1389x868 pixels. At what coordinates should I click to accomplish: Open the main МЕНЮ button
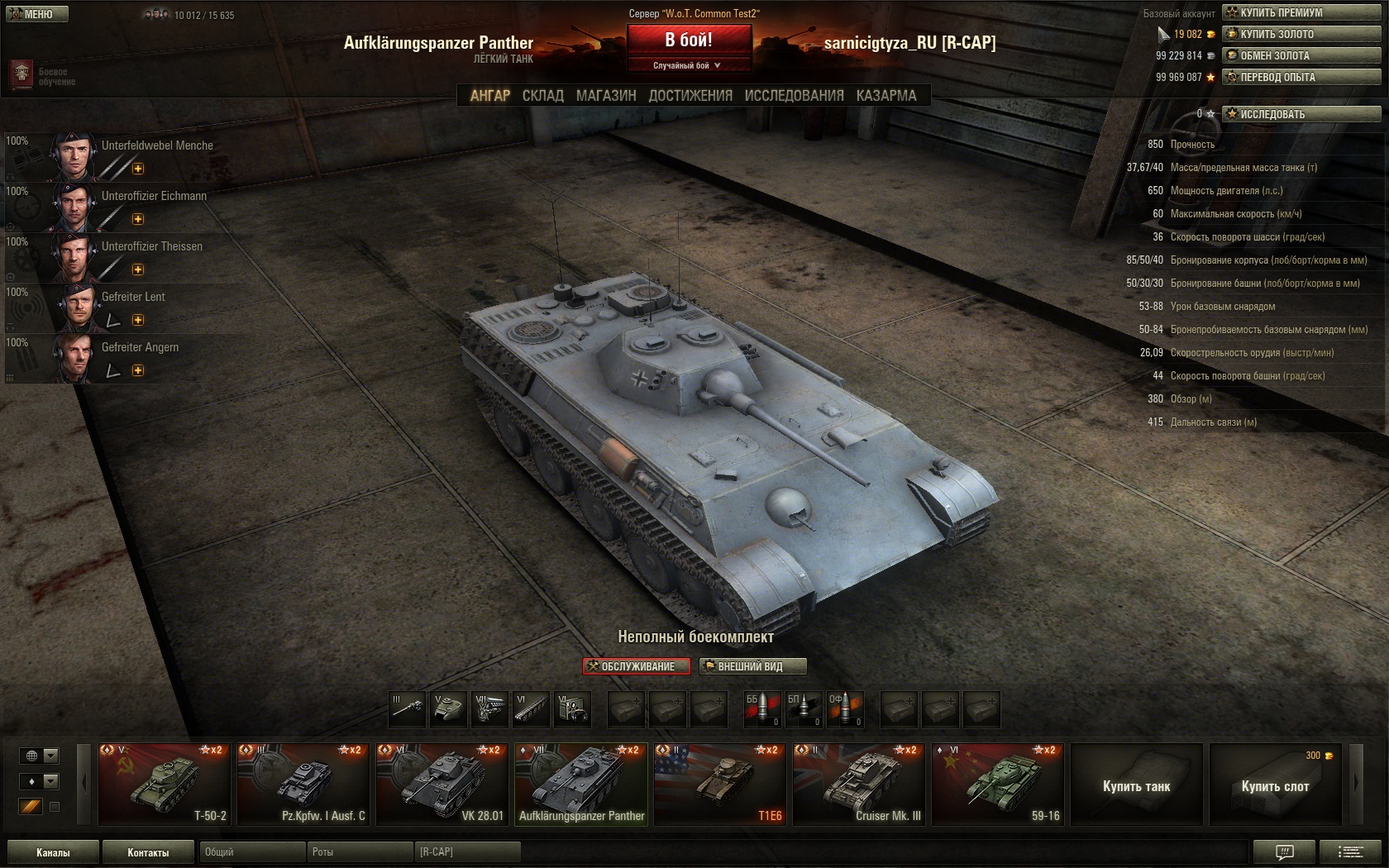pyautogui.click(x=36, y=14)
